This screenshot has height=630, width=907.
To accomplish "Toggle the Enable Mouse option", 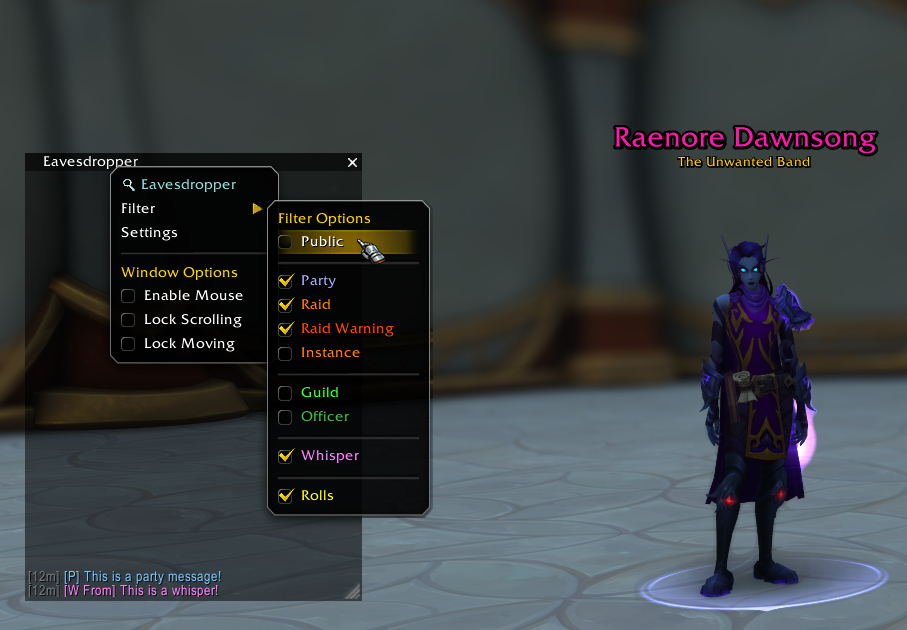I will (x=128, y=296).
